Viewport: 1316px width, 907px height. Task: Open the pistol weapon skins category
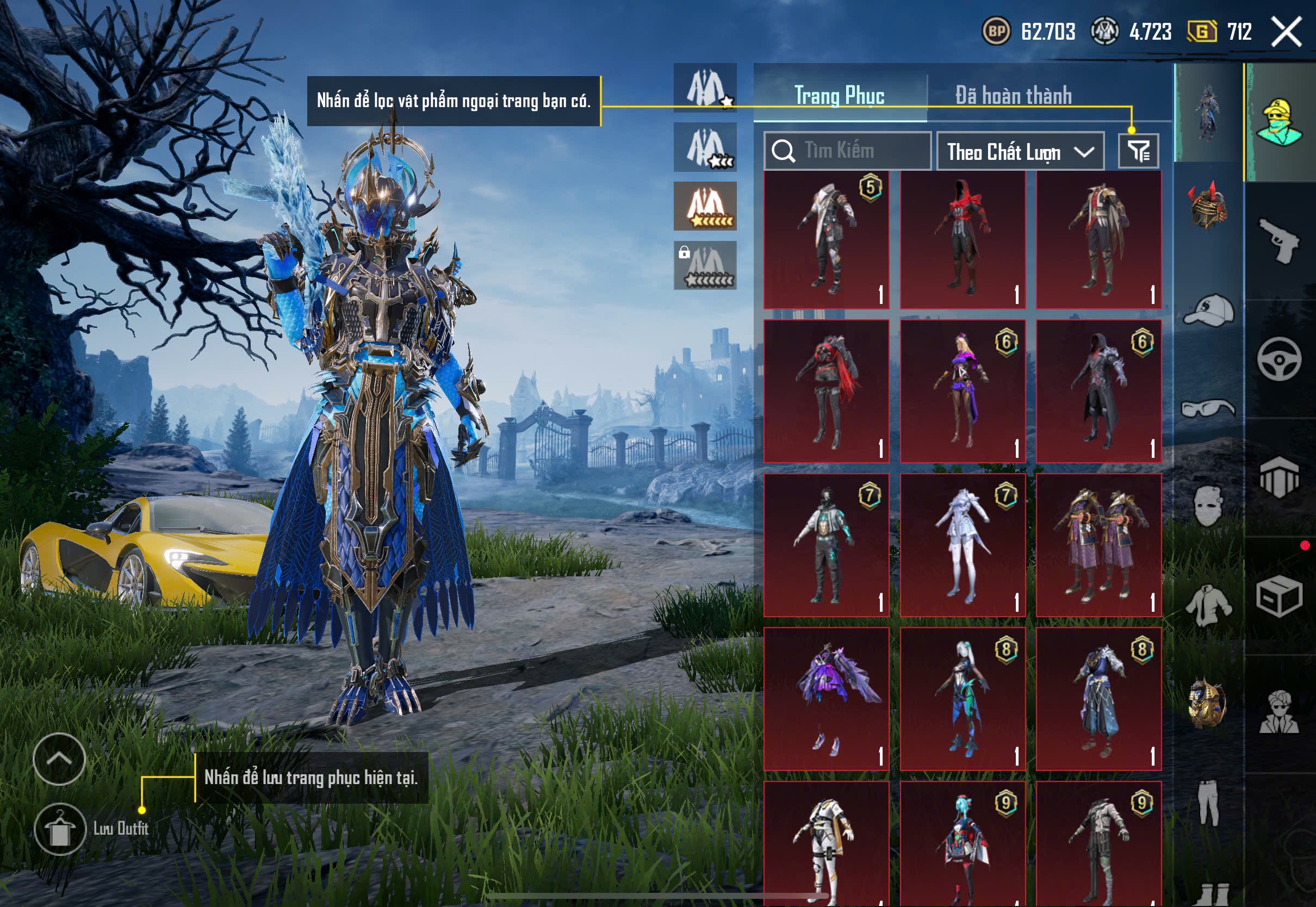(1279, 240)
